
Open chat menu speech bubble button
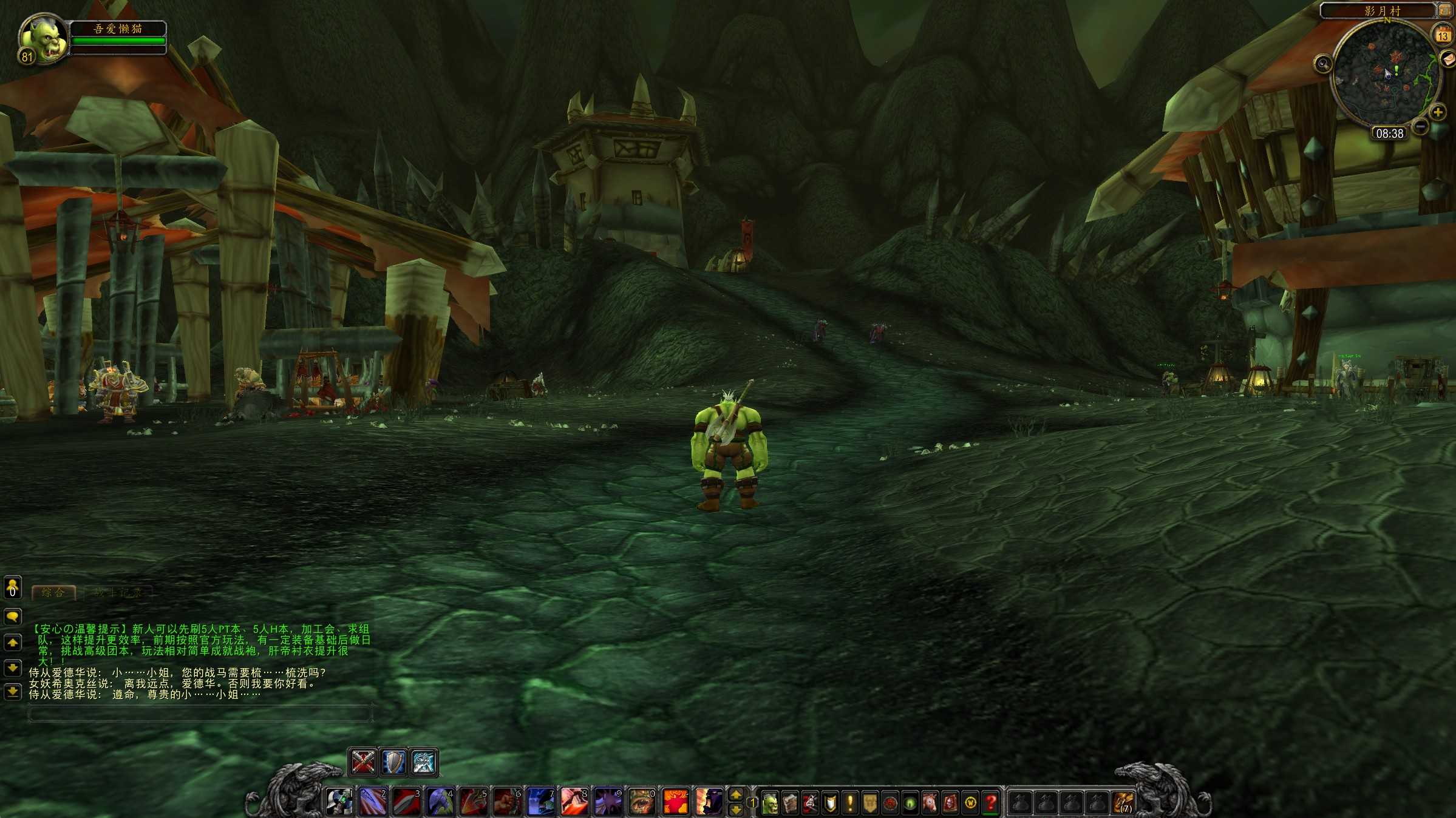pyautogui.click(x=13, y=617)
